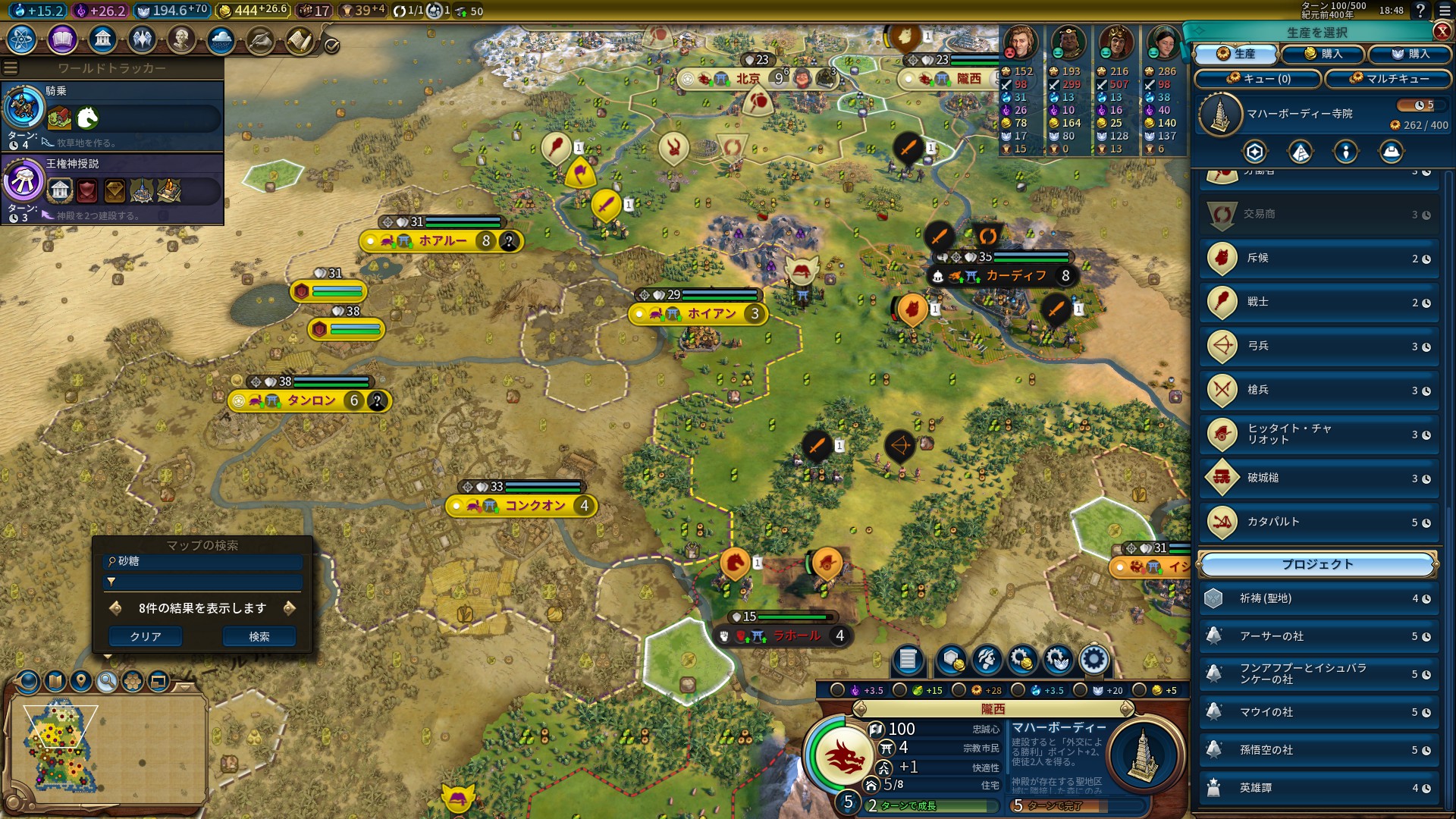This screenshot has width=1456, height=819.
Task: Choose 斥候 scout for production
Action: 1319,259
